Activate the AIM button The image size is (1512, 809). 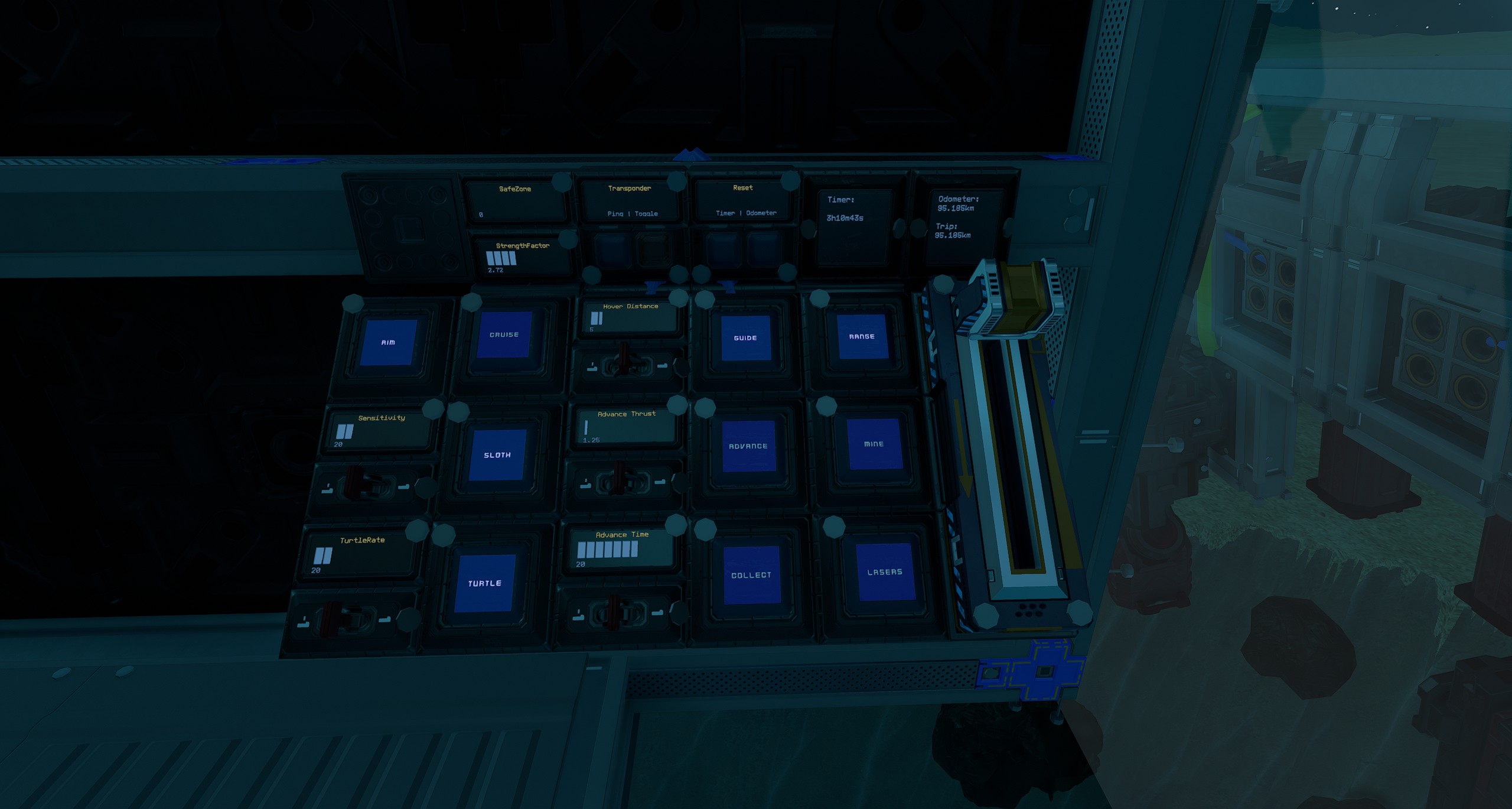pyautogui.click(x=388, y=342)
